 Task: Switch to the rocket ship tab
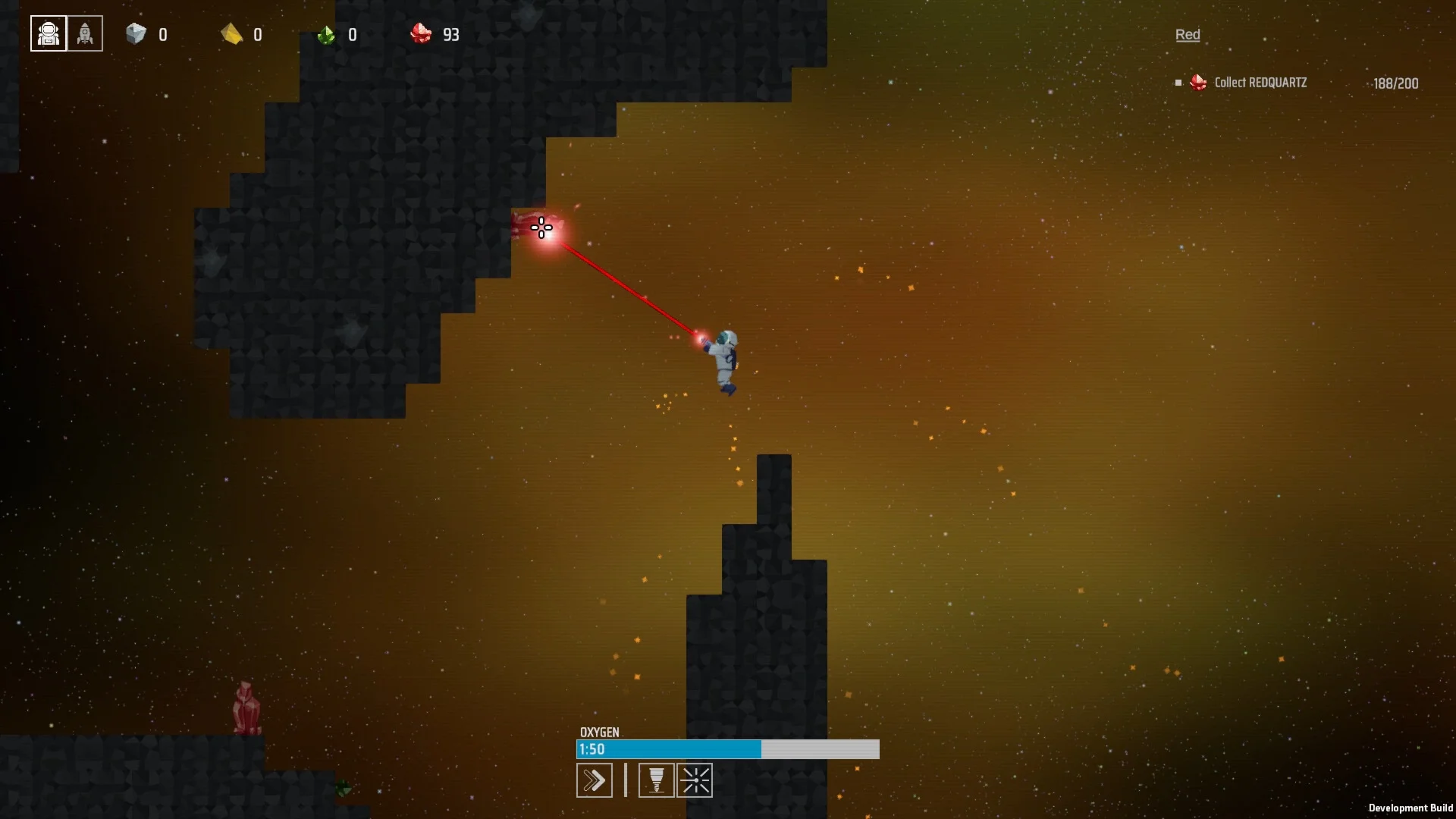click(85, 34)
